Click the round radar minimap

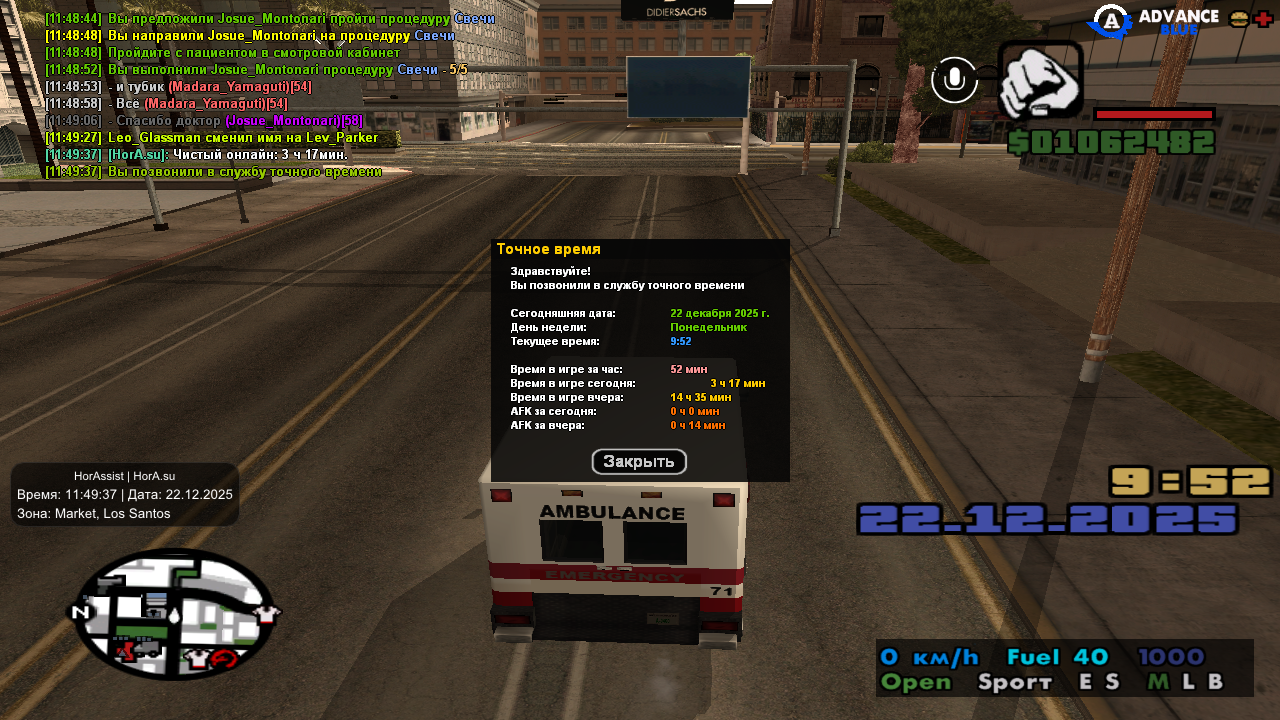click(x=174, y=613)
